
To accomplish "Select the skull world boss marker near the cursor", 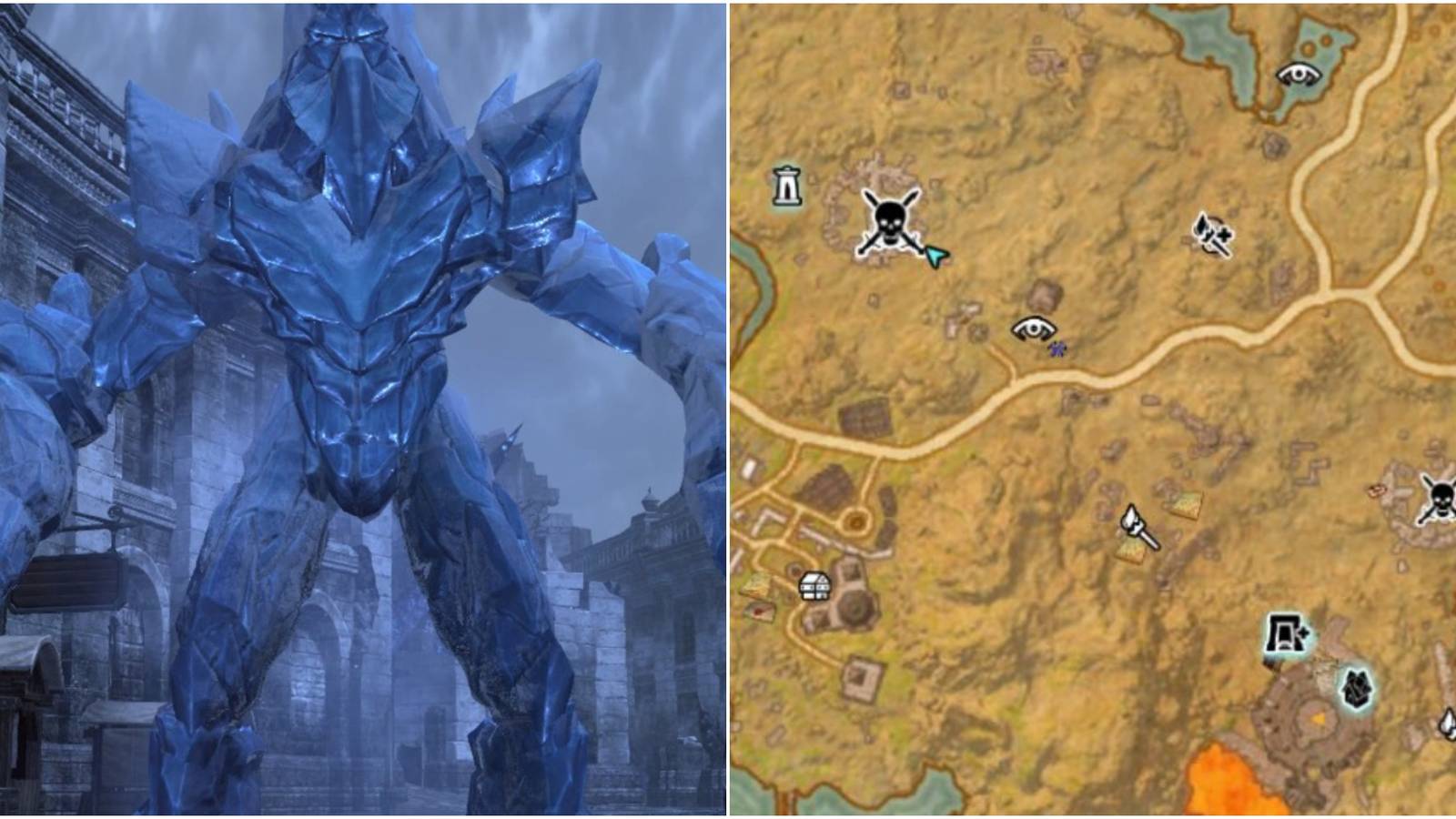I will [x=892, y=218].
